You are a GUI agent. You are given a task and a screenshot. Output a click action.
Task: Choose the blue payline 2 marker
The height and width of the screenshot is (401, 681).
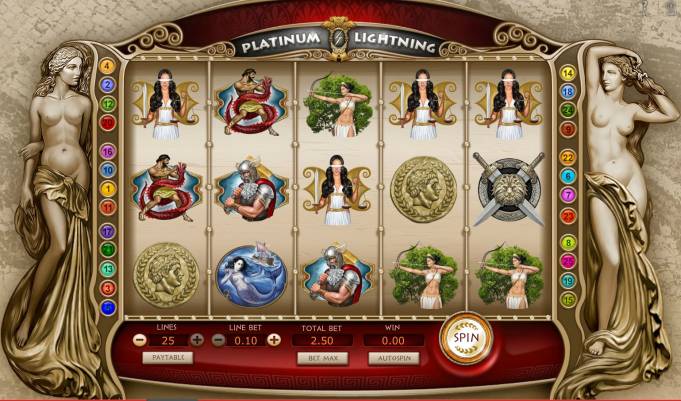tap(108, 85)
